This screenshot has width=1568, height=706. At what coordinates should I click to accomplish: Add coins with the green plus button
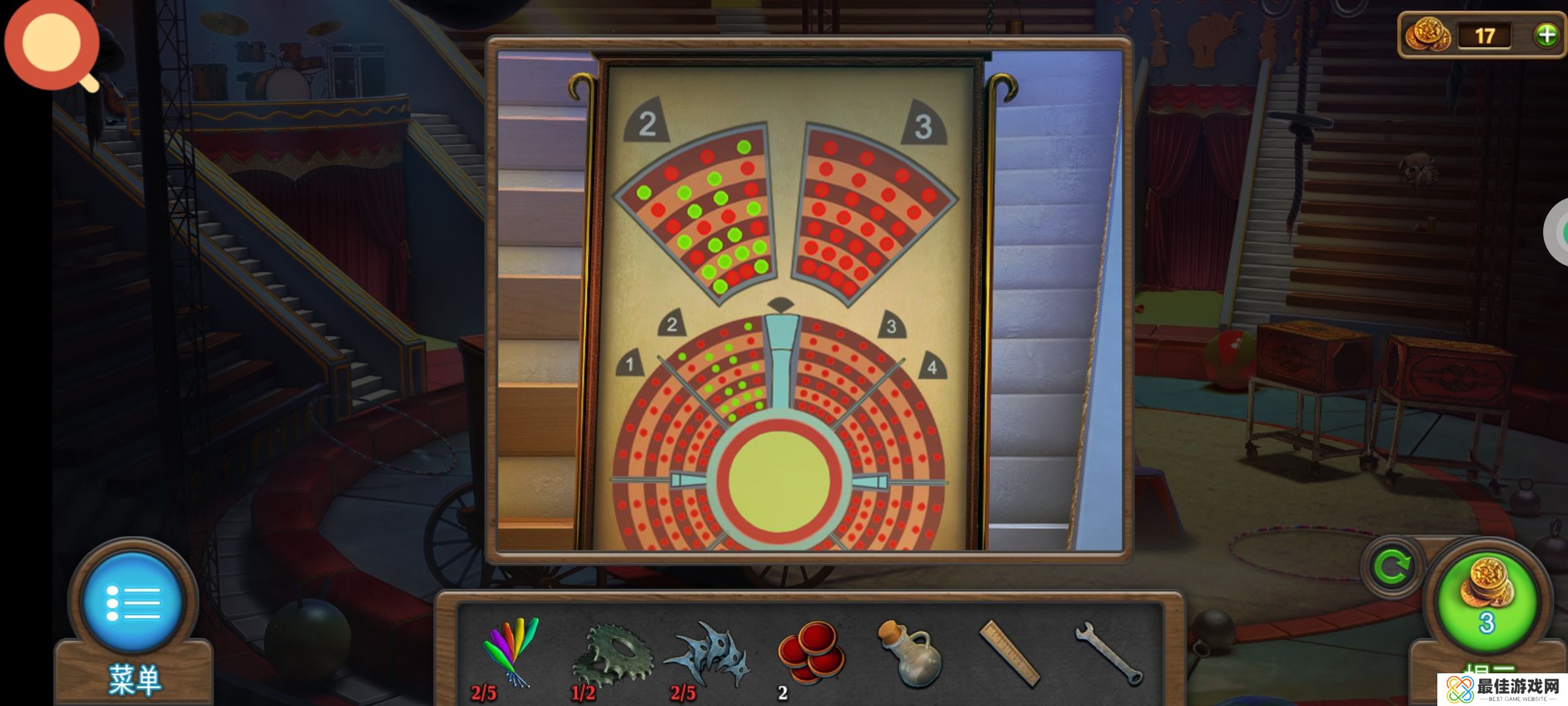(1546, 35)
